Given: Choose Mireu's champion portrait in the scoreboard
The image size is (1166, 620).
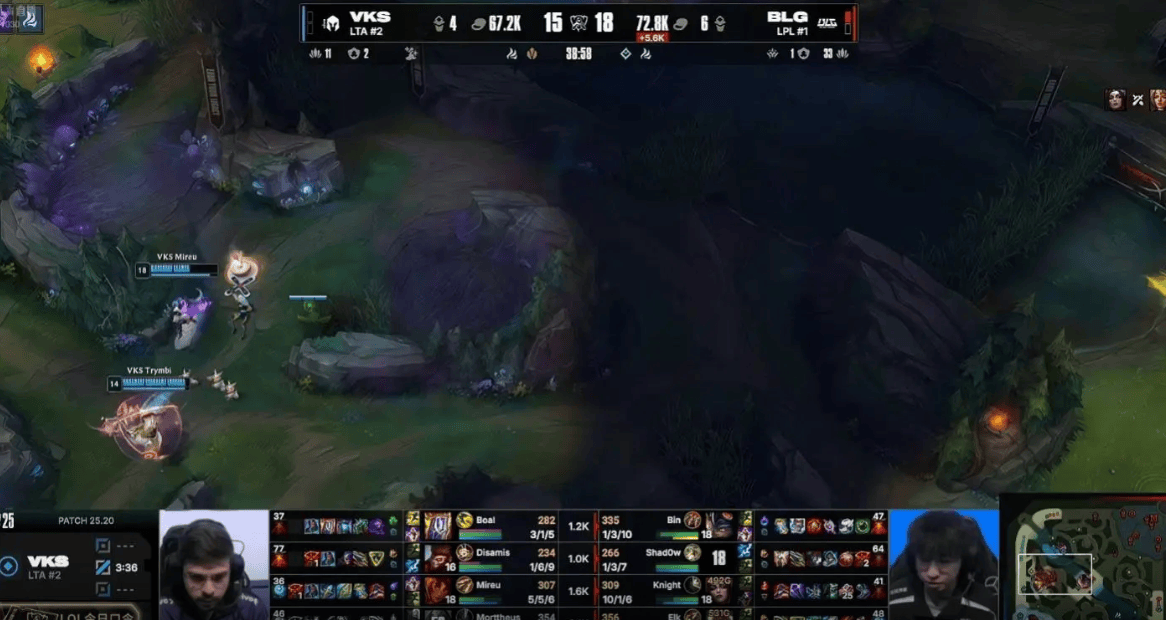Looking at the screenshot, I should click(x=438, y=590).
